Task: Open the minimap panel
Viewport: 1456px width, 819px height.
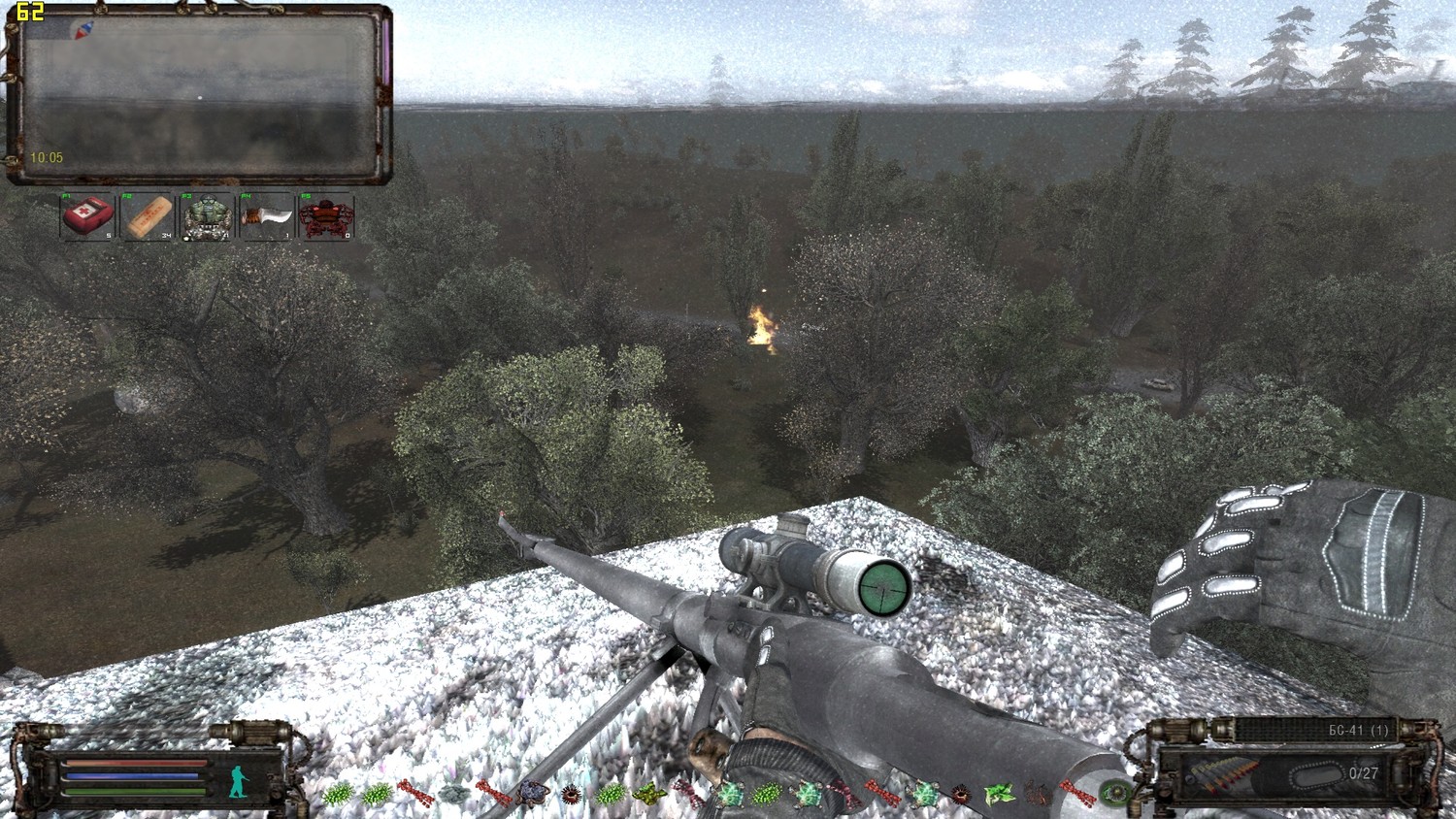Action: [x=199, y=94]
